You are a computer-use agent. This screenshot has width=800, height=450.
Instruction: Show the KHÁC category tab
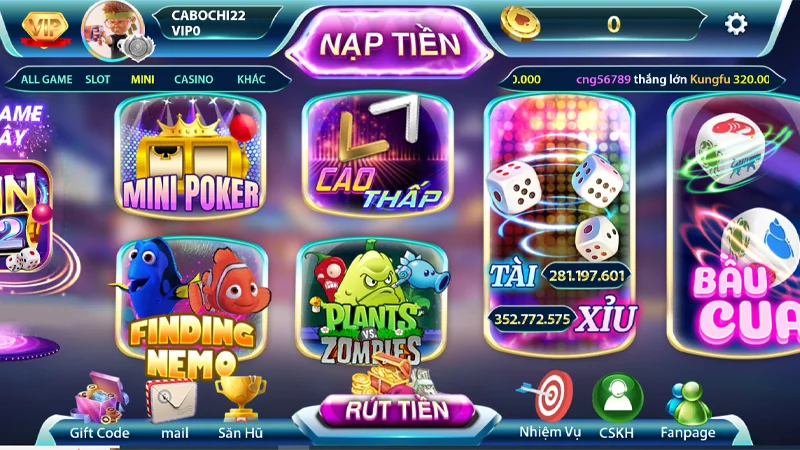[251, 79]
